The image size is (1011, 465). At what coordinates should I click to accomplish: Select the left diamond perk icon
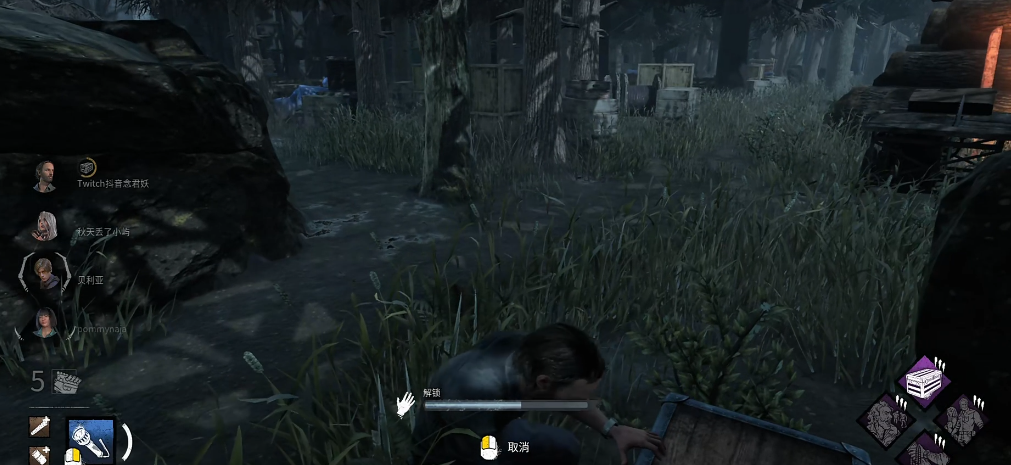click(886, 417)
